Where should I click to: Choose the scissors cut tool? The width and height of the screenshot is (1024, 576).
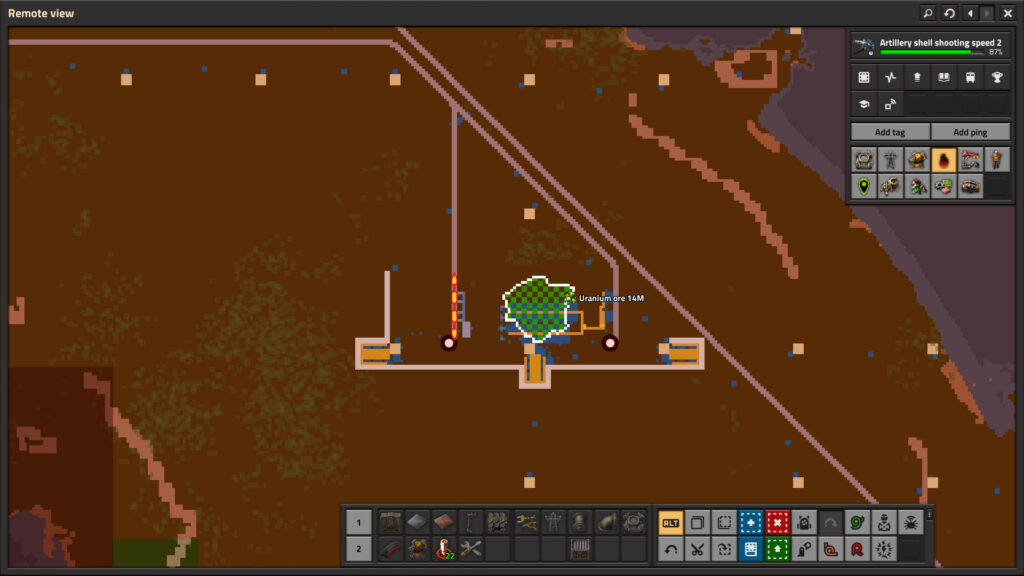[698, 548]
